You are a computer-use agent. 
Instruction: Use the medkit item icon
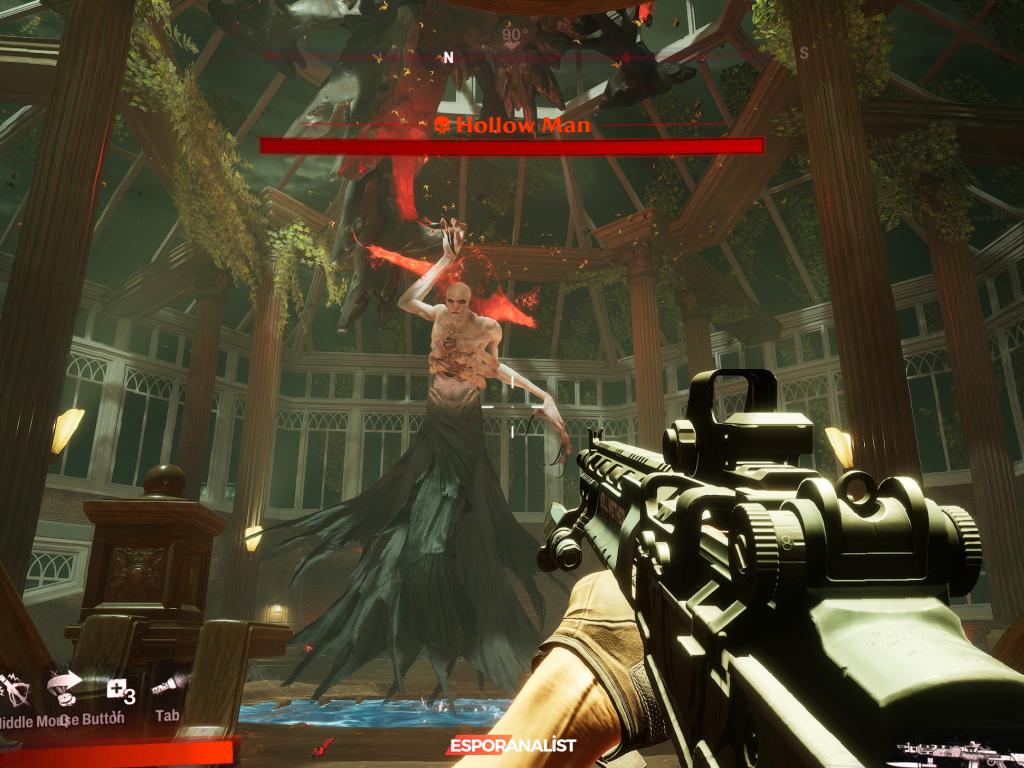pyautogui.click(x=119, y=690)
